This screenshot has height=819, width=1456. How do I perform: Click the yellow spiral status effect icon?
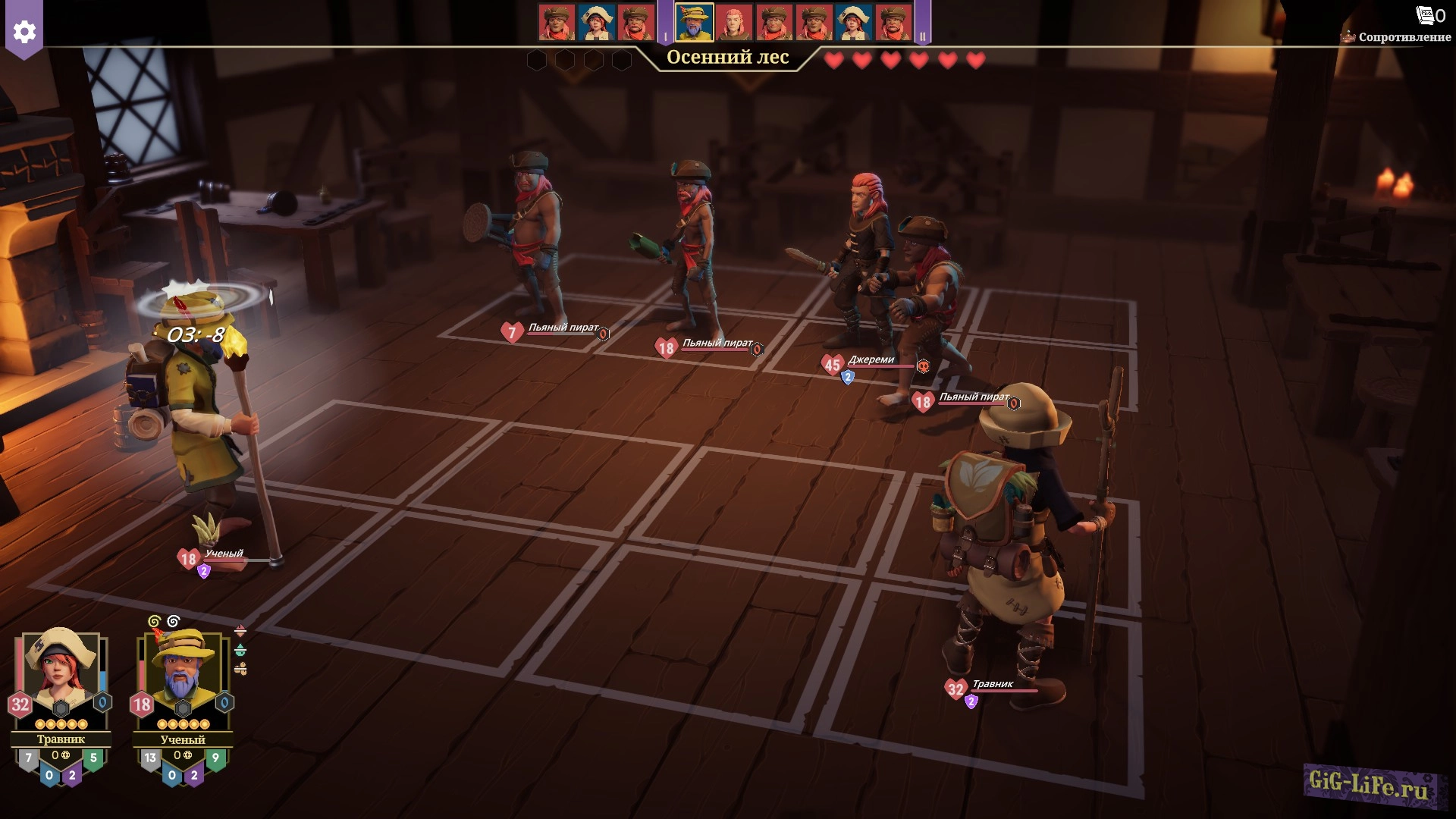coord(154,622)
